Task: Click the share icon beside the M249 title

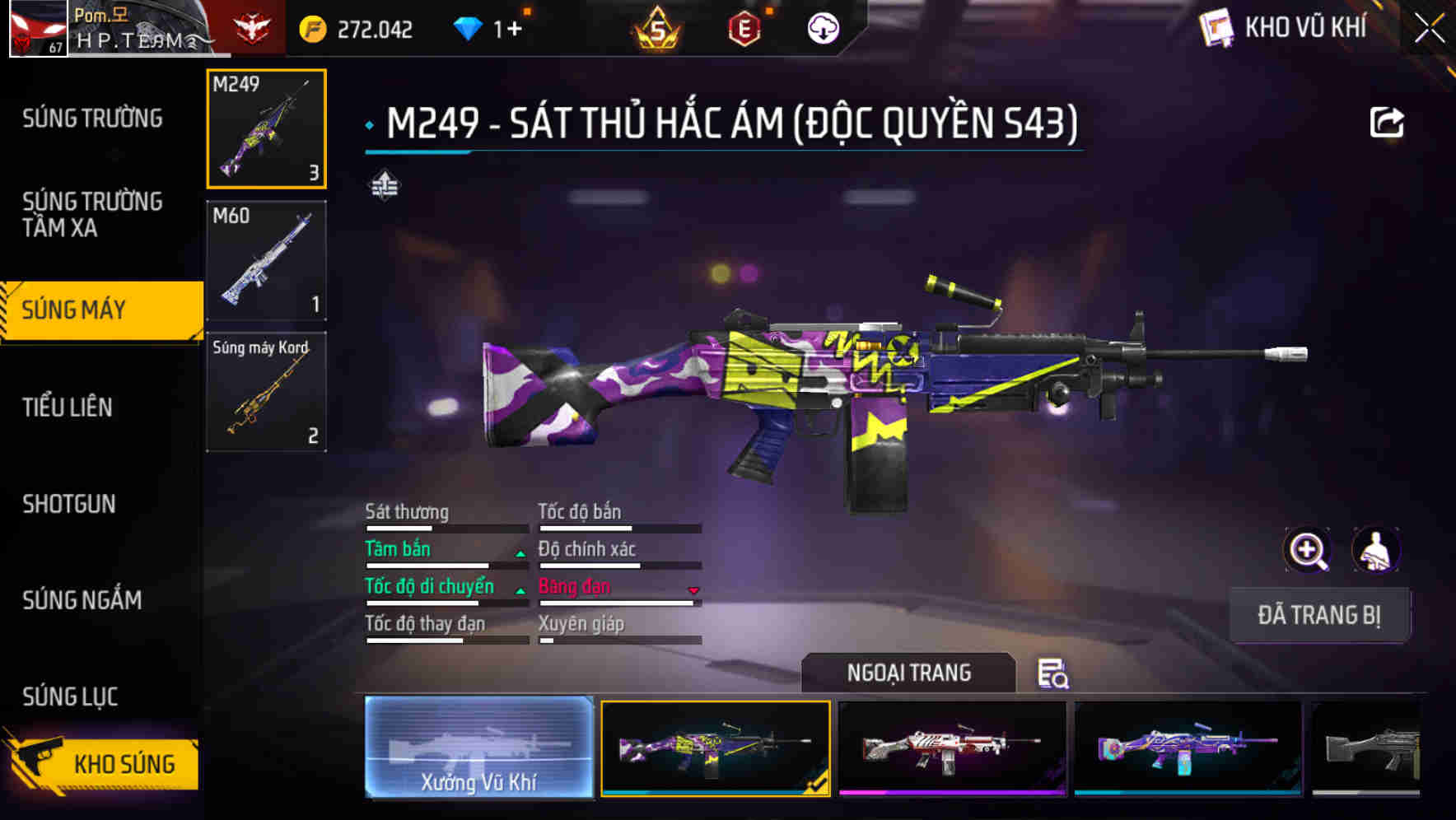Action: [1388, 121]
